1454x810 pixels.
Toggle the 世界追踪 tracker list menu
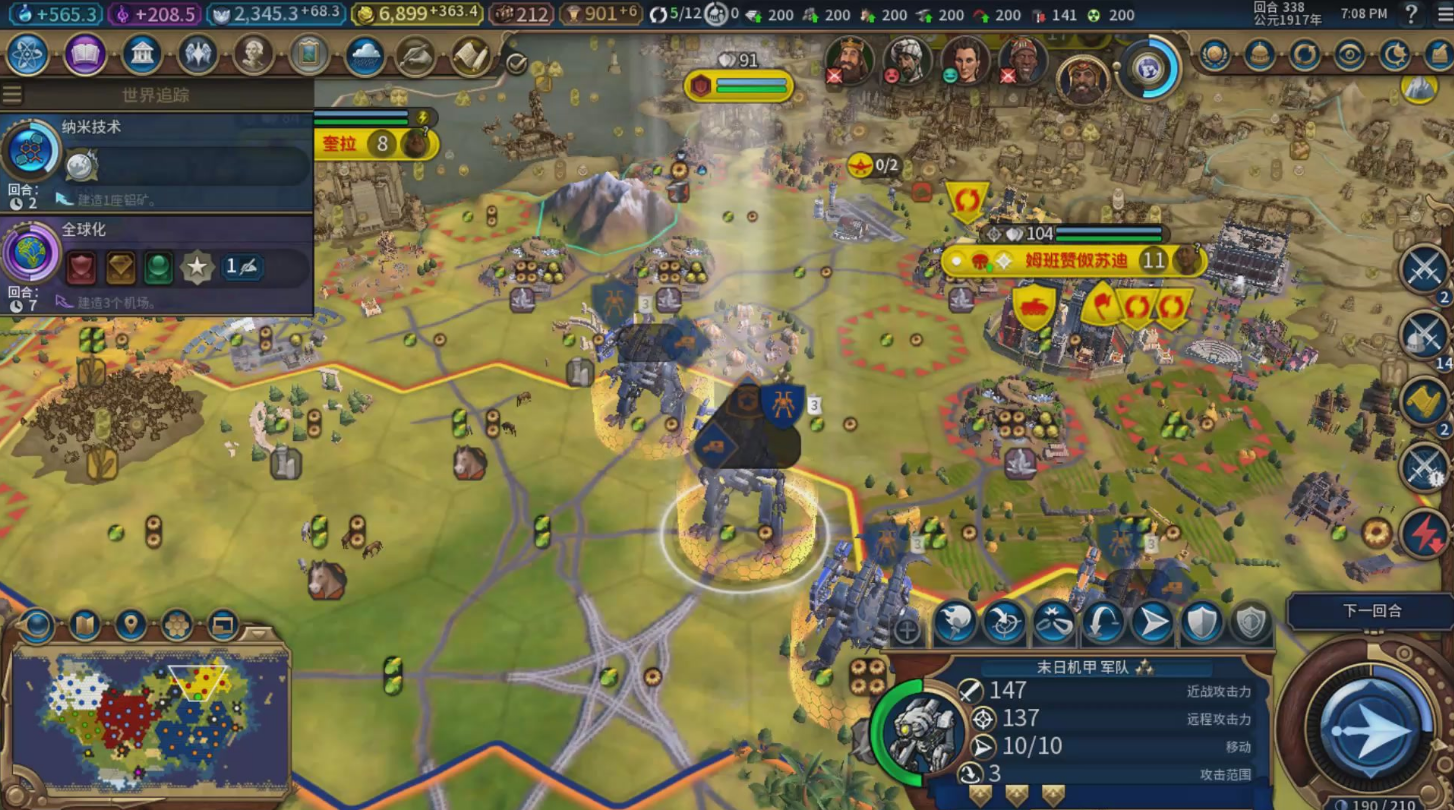click(13, 95)
